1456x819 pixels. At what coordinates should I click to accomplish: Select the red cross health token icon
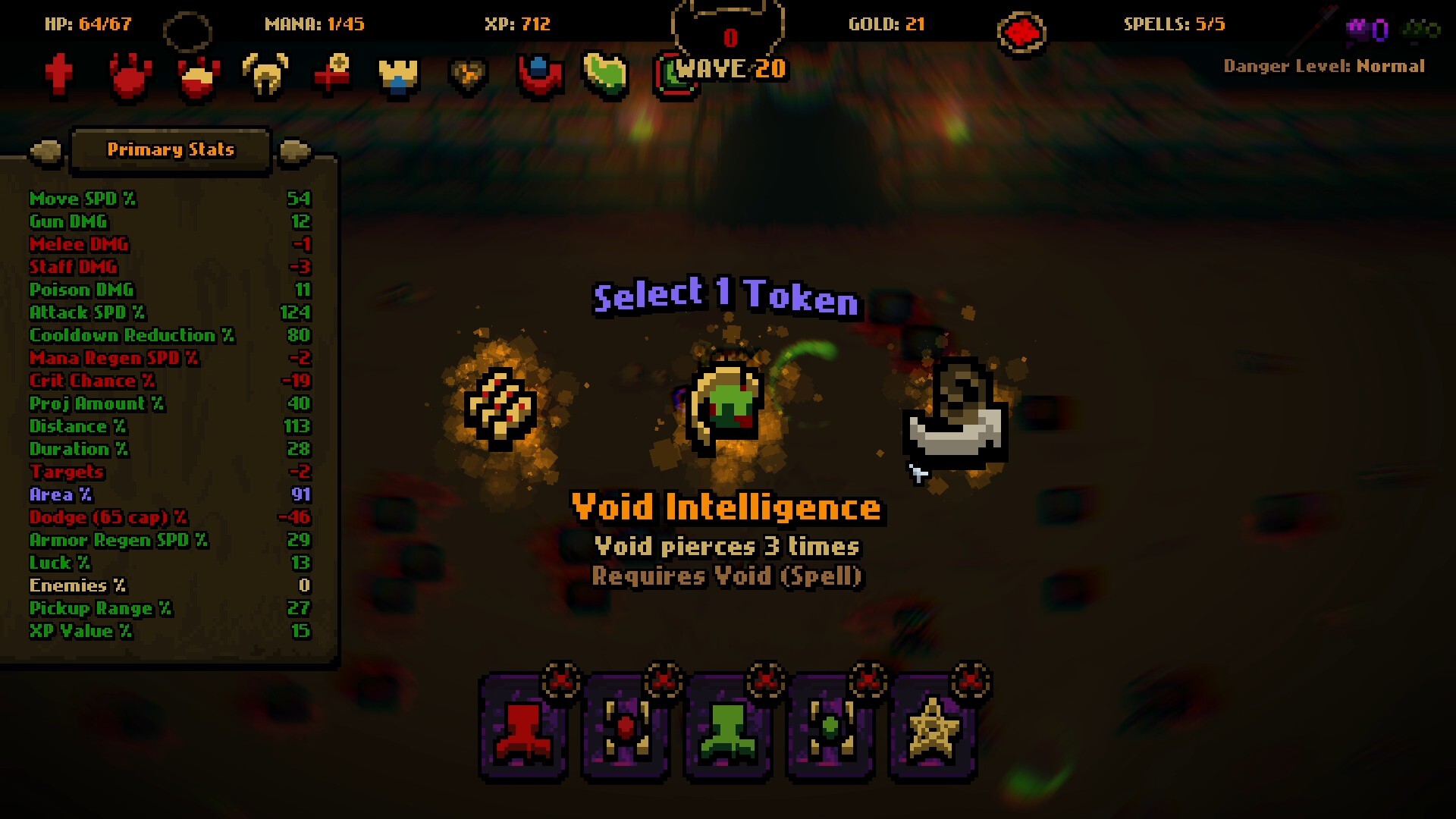tap(59, 76)
